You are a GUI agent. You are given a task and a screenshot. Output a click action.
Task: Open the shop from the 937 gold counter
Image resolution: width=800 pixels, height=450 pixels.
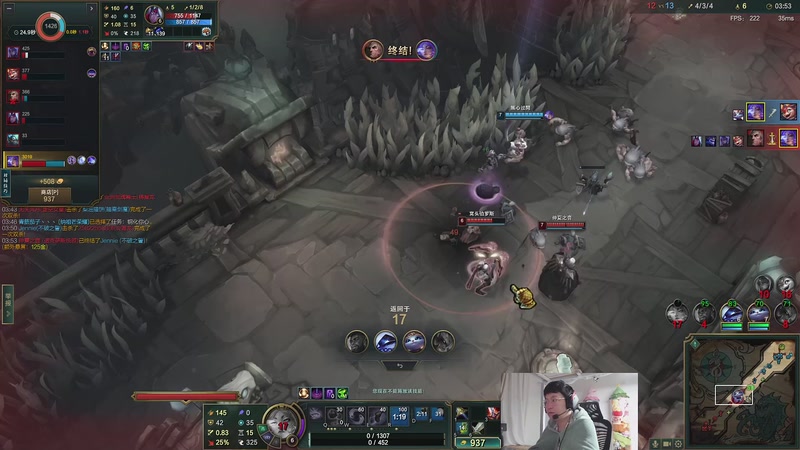[x=476, y=442]
